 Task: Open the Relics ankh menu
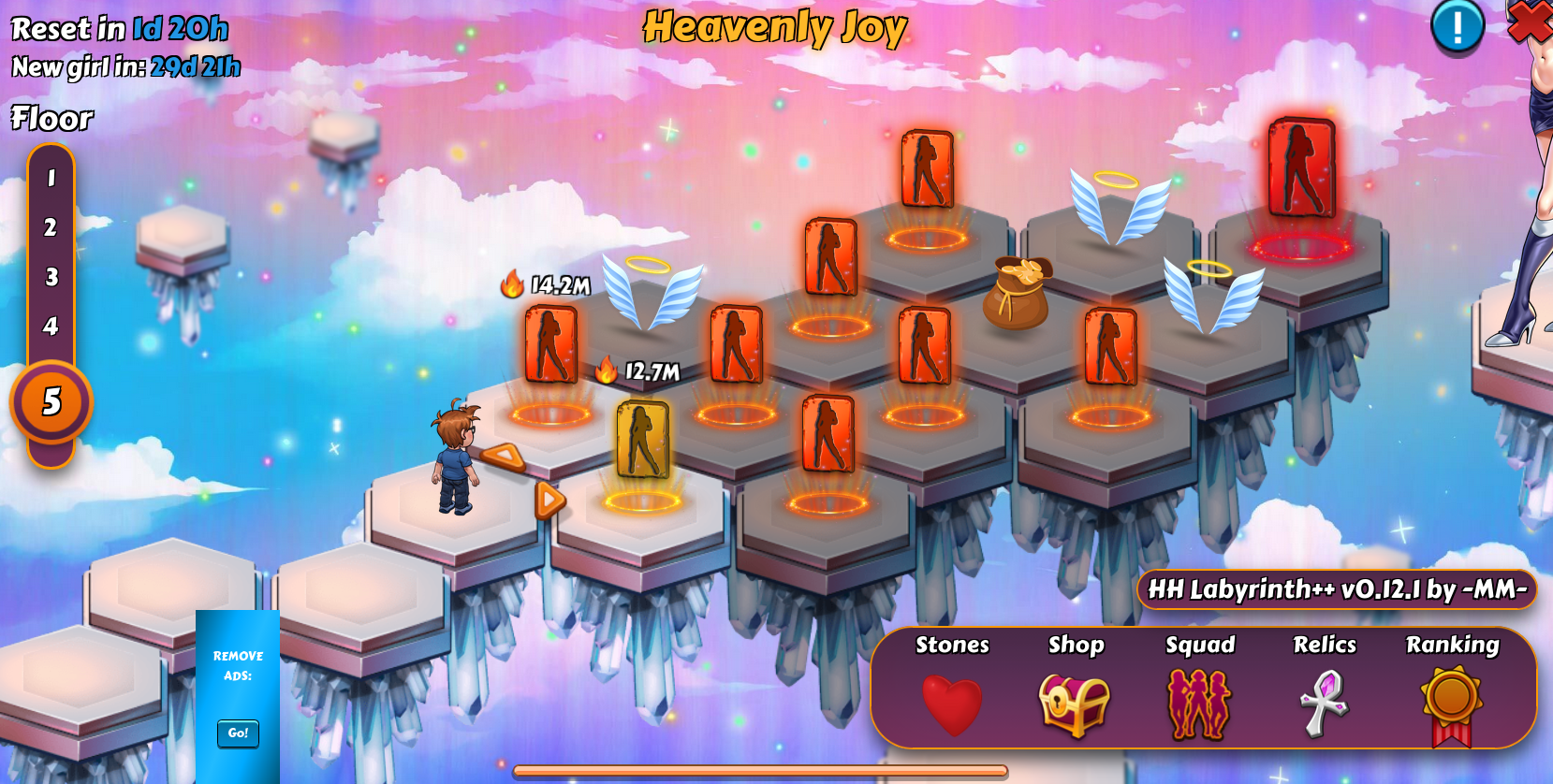point(1325,704)
